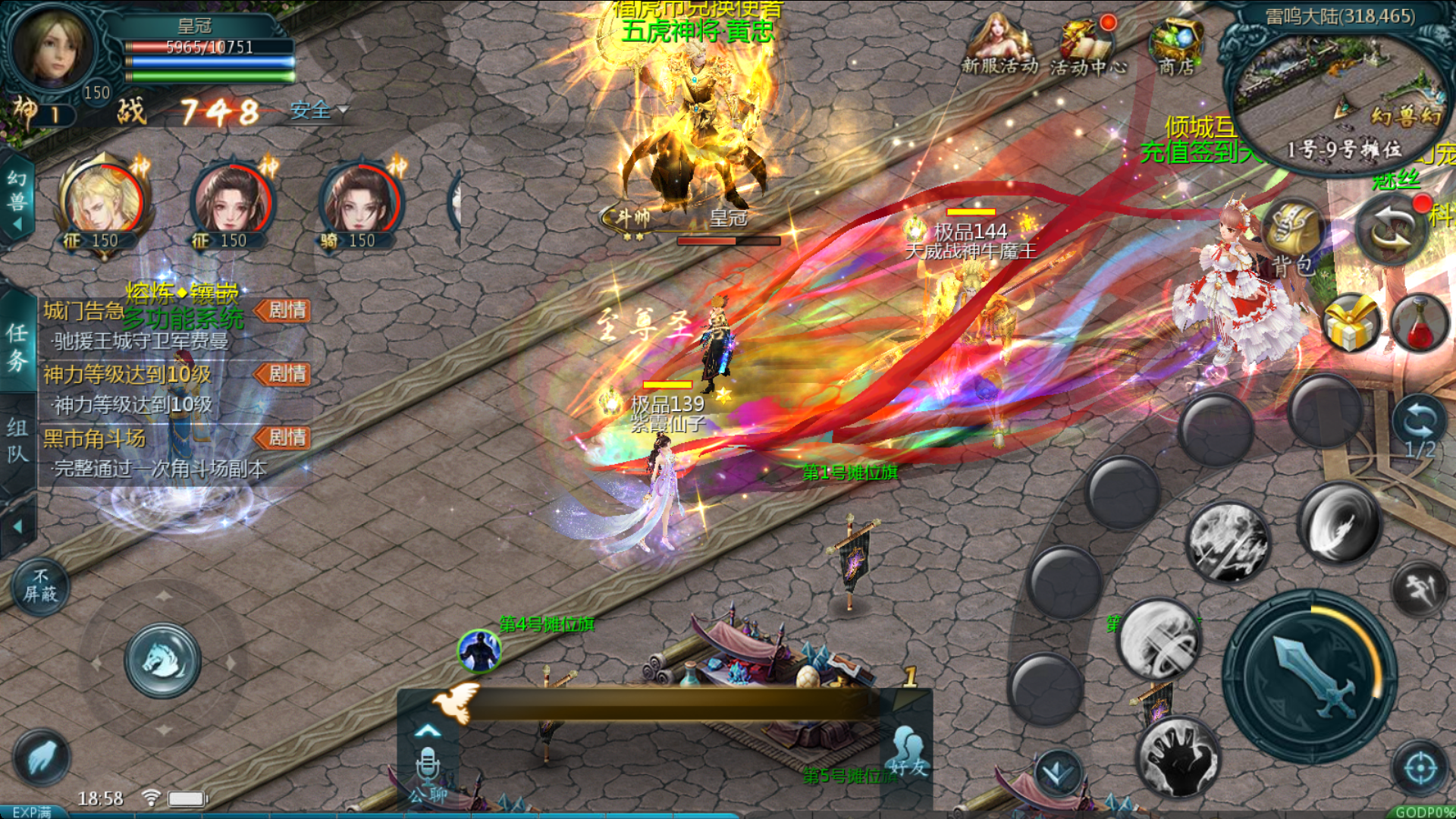Open the 背包 backpack
This screenshot has width=1456, height=819.
(x=1294, y=235)
